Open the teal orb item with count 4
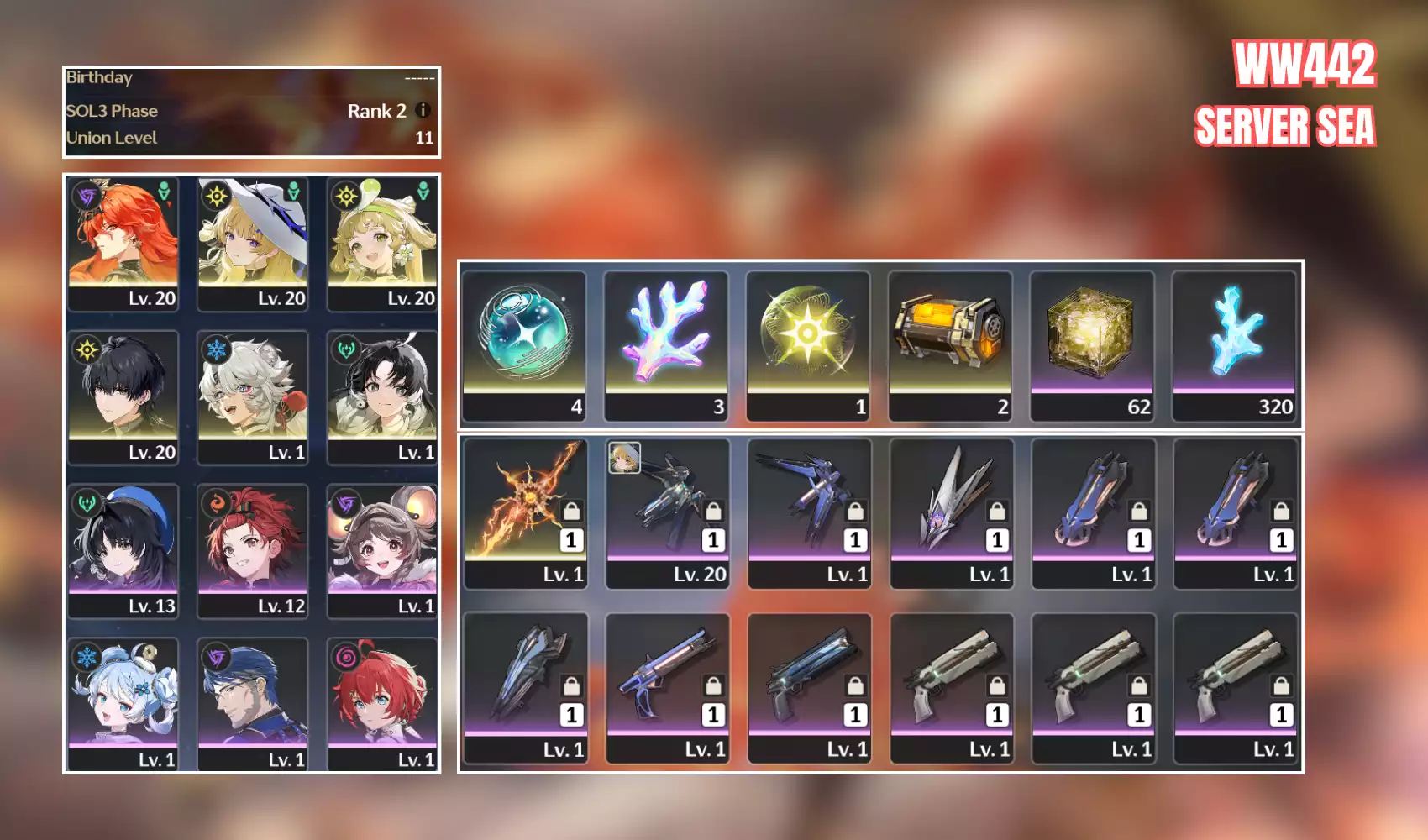 (525, 344)
